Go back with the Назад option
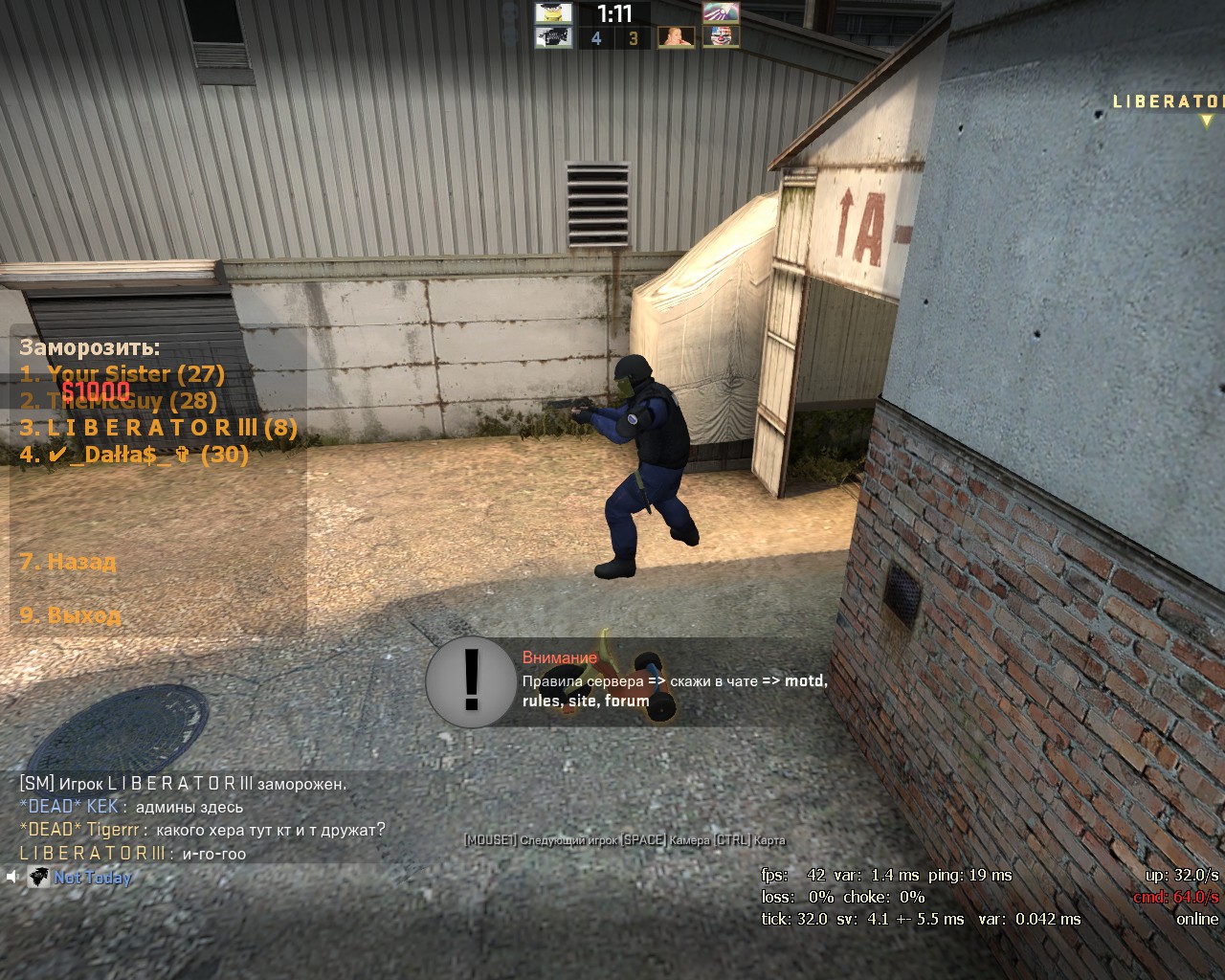 (x=68, y=561)
